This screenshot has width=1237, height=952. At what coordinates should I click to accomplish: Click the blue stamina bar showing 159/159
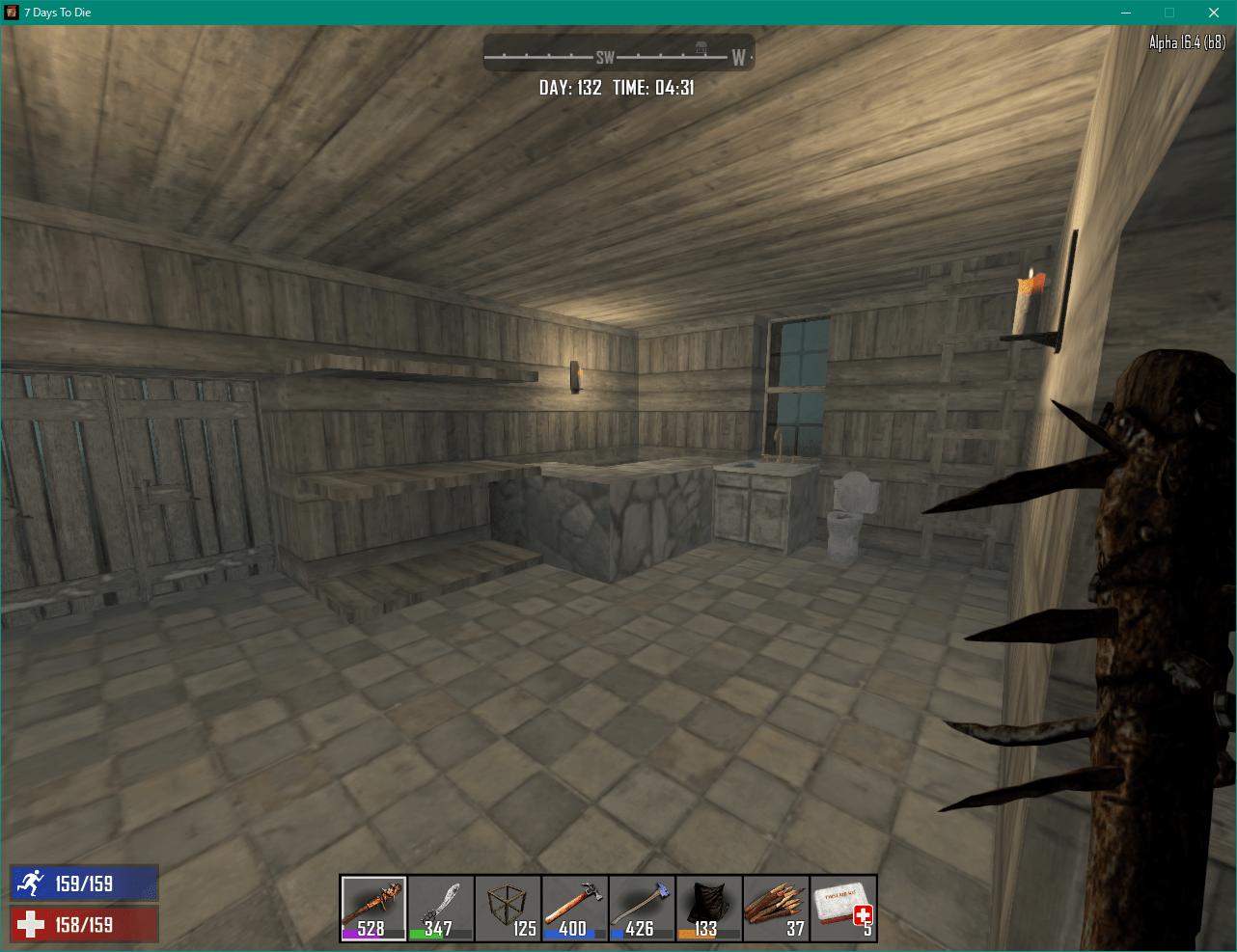click(84, 883)
